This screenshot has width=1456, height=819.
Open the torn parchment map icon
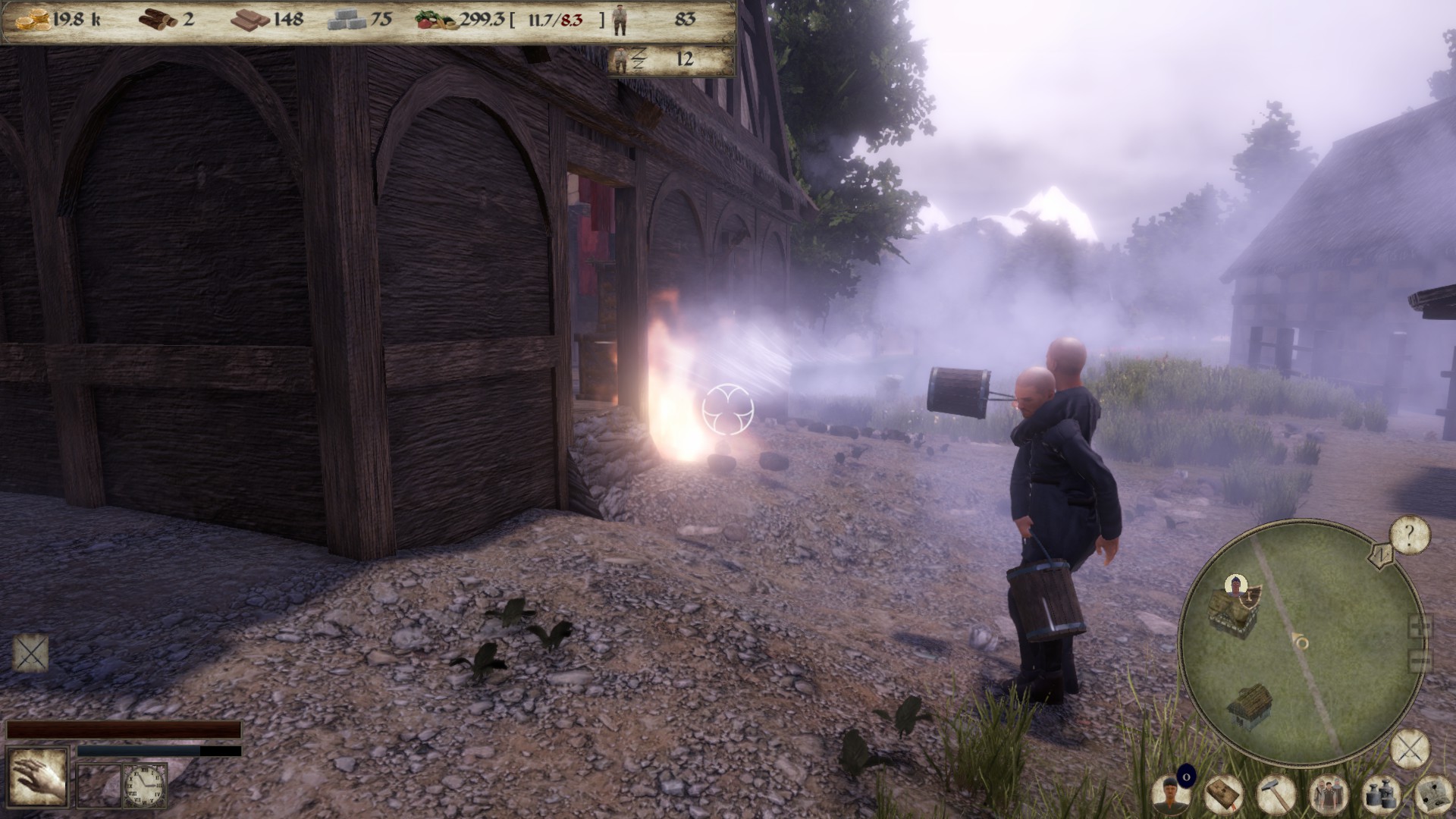(x=1433, y=794)
